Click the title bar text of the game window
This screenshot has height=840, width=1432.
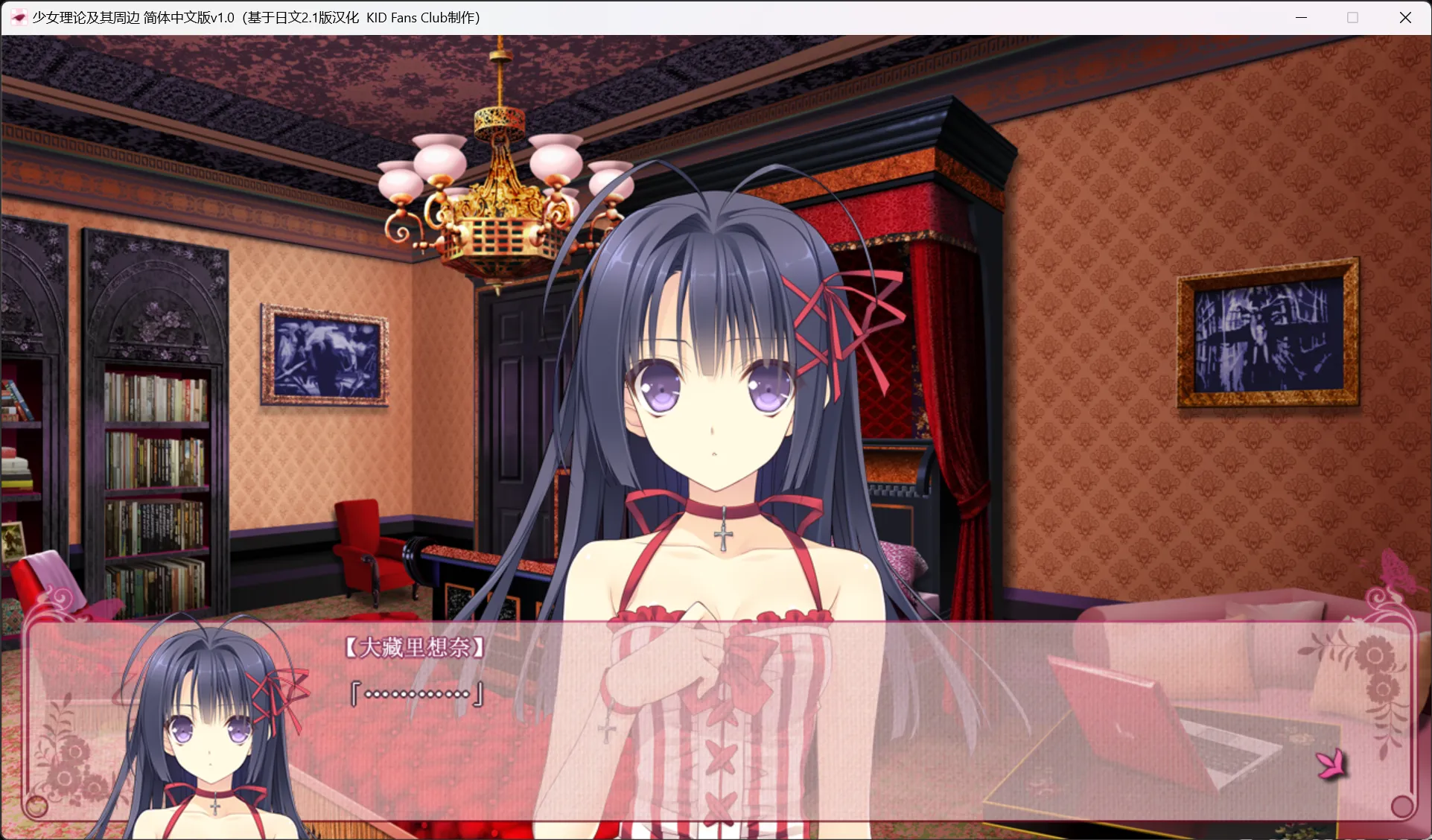pos(253,16)
